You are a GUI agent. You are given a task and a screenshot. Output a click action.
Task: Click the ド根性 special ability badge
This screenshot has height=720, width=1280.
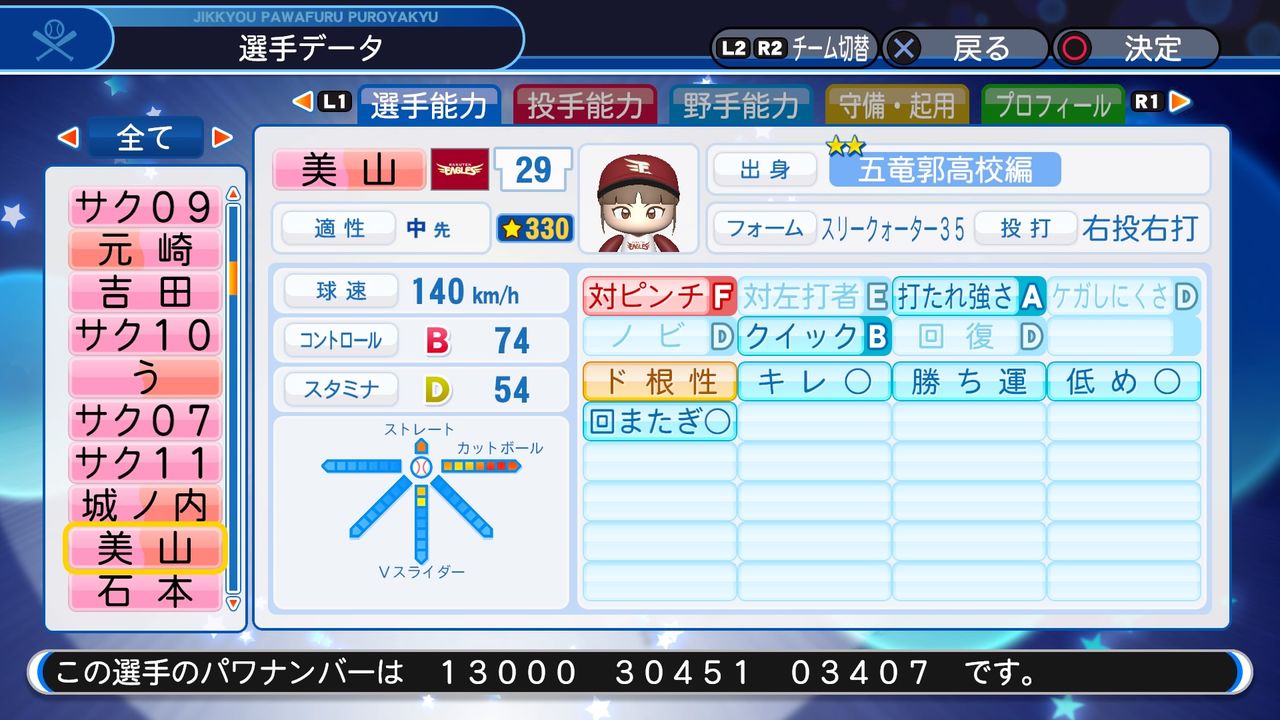pos(658,380)
